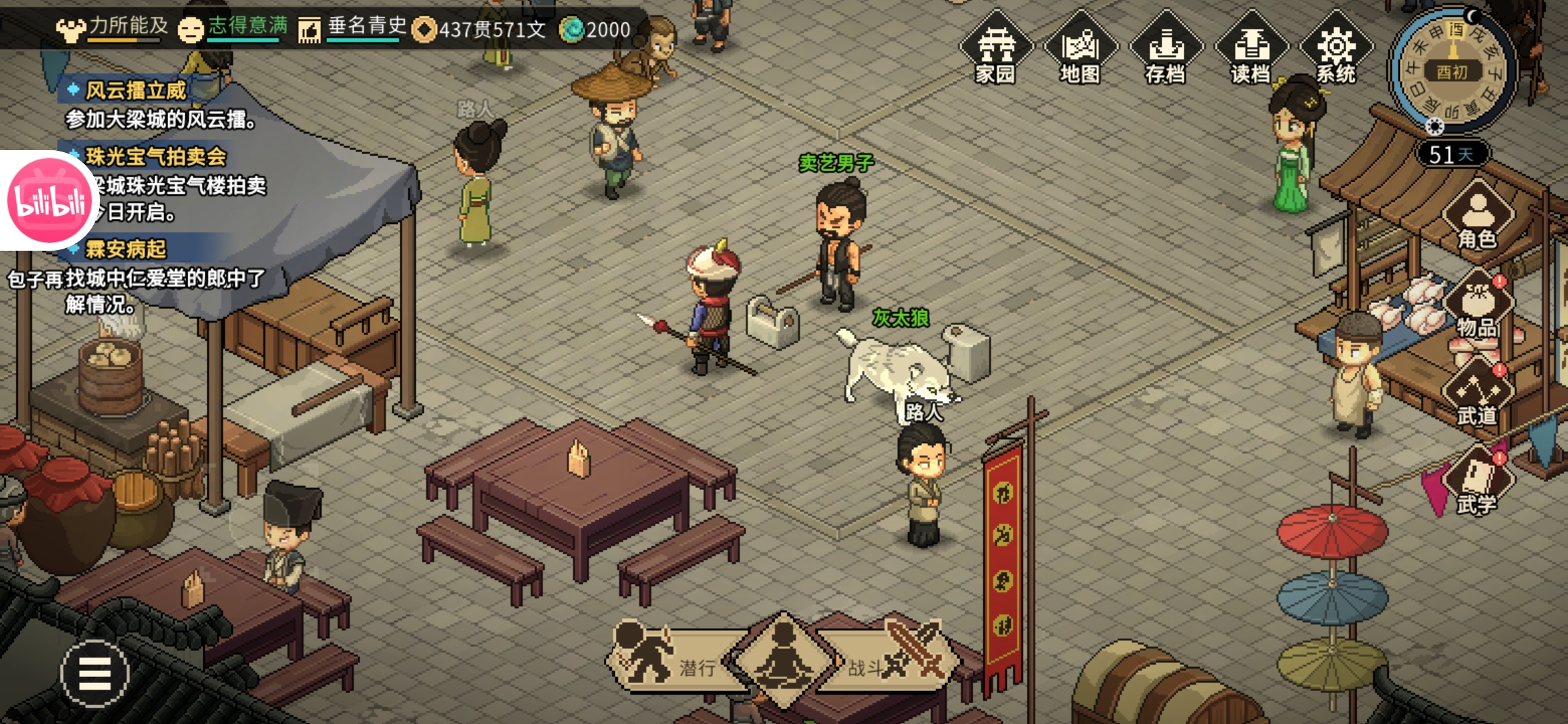Toggle 潜行 stealth mode
The width and height of the screenshot is (1568, 724).
pyautogui.click(x=670, y=660)
